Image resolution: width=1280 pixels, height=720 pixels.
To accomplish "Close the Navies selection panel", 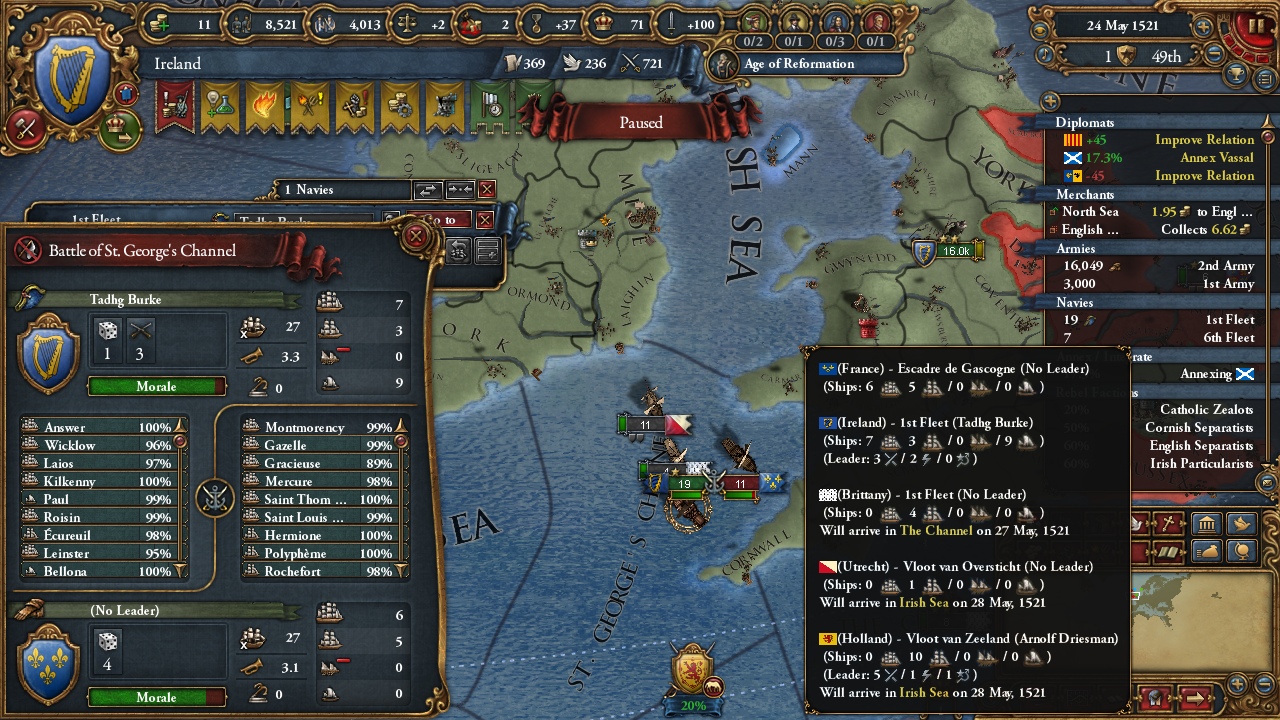I will click(487, 190).
